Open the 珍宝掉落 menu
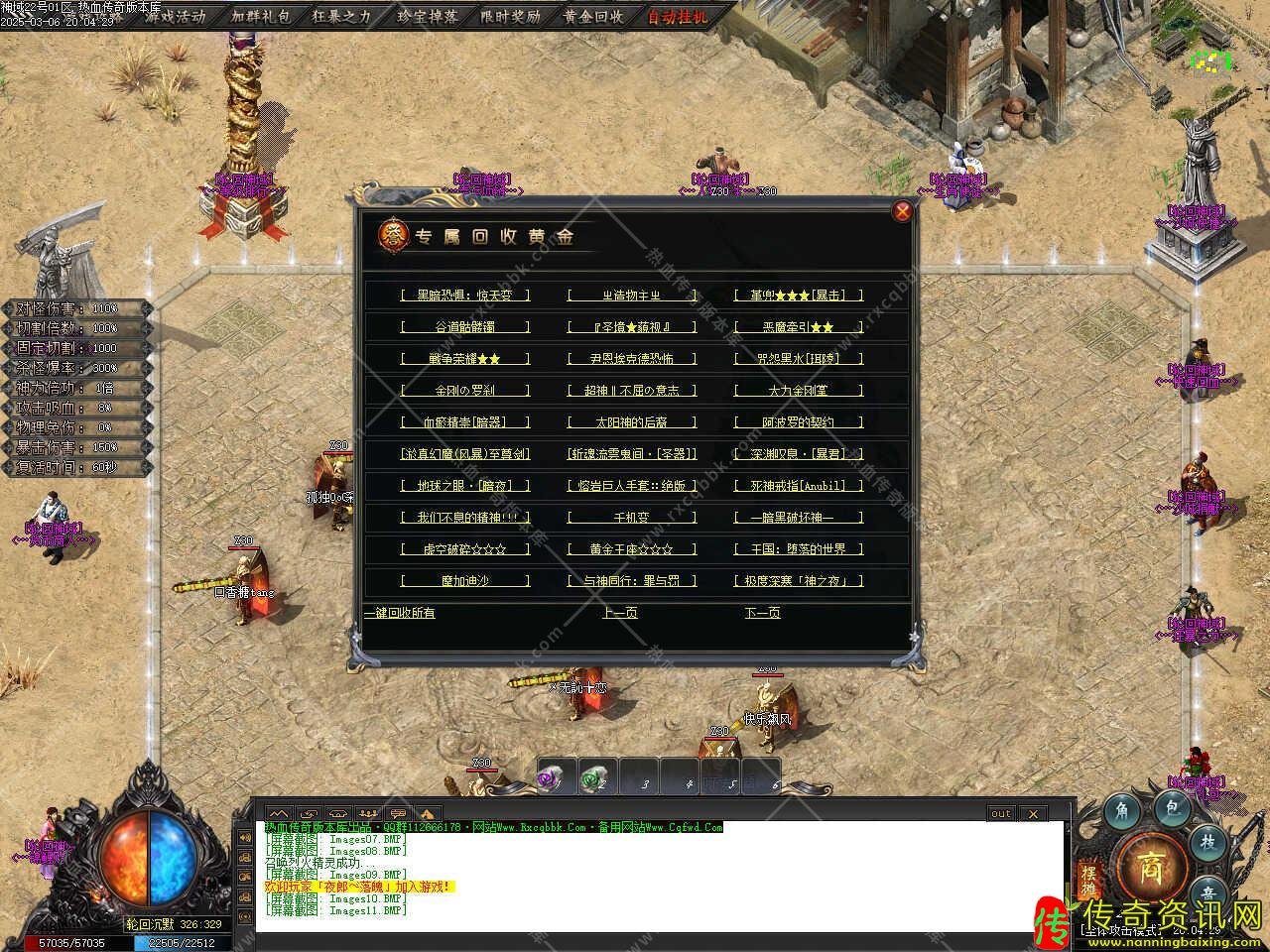This screenshot has width=1270, height=952. [x=428, y=16]
